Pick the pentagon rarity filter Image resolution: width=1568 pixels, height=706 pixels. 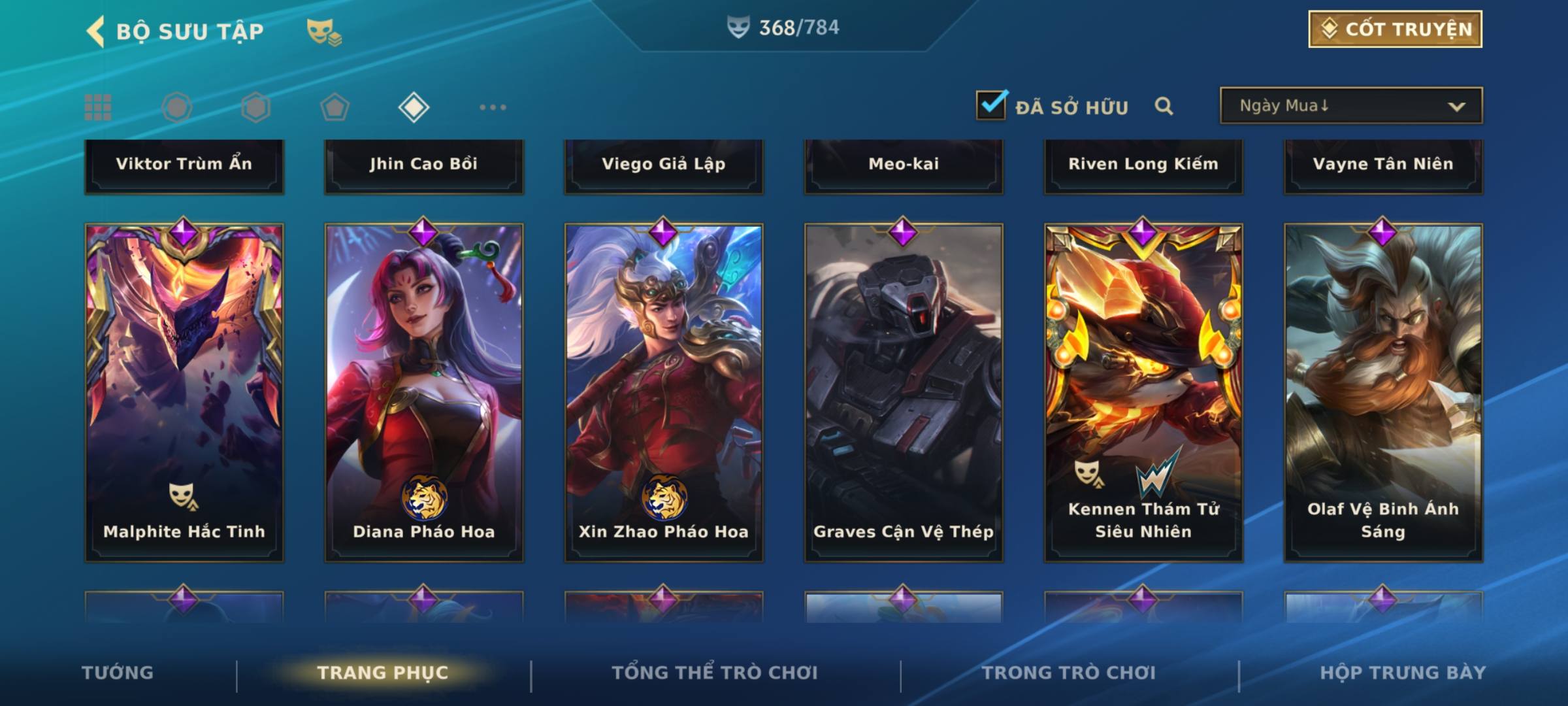(x=335, y=107)
